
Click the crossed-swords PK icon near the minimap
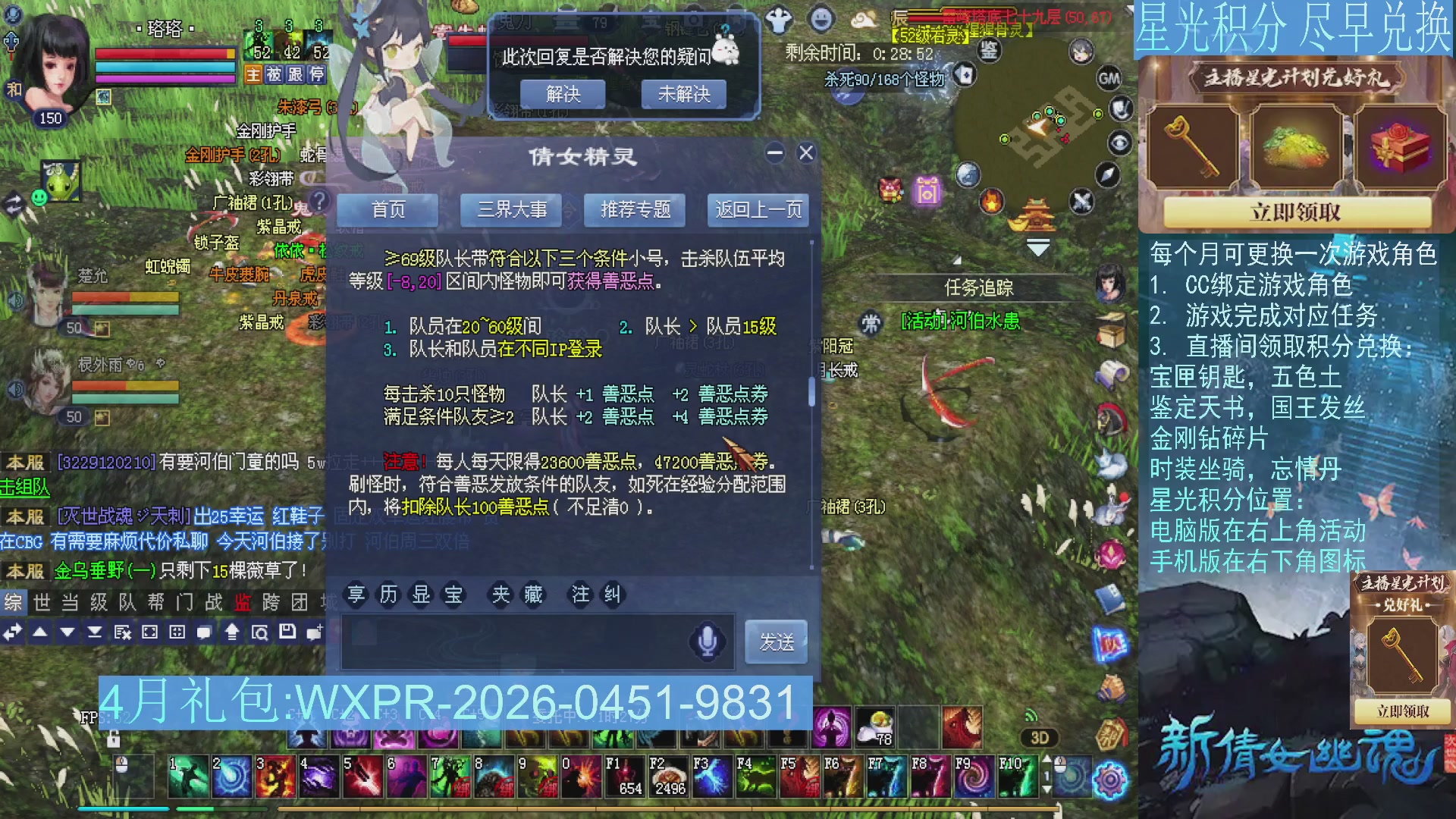[1081, 201]
